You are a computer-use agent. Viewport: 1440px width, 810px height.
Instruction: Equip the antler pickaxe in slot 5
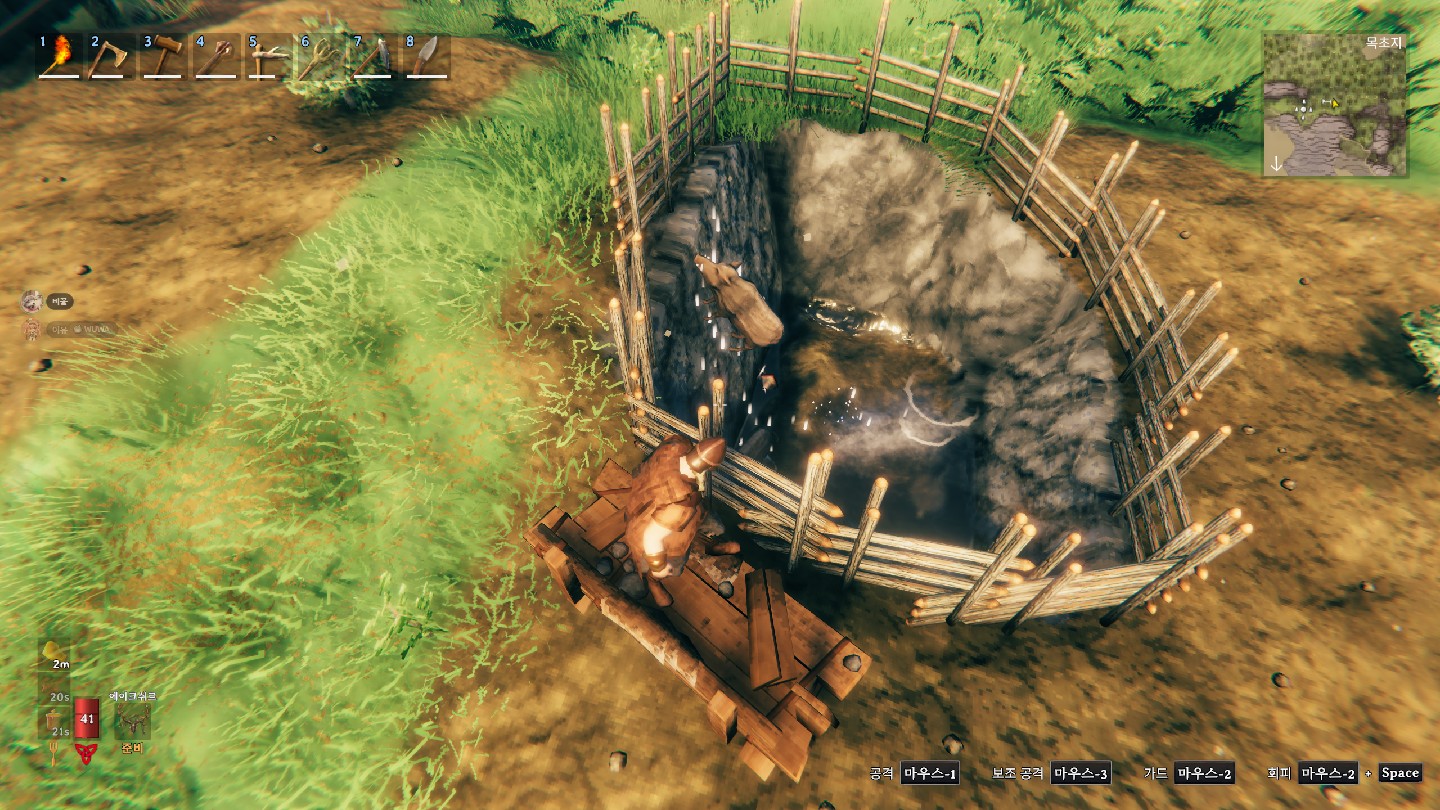pos(267,56)
